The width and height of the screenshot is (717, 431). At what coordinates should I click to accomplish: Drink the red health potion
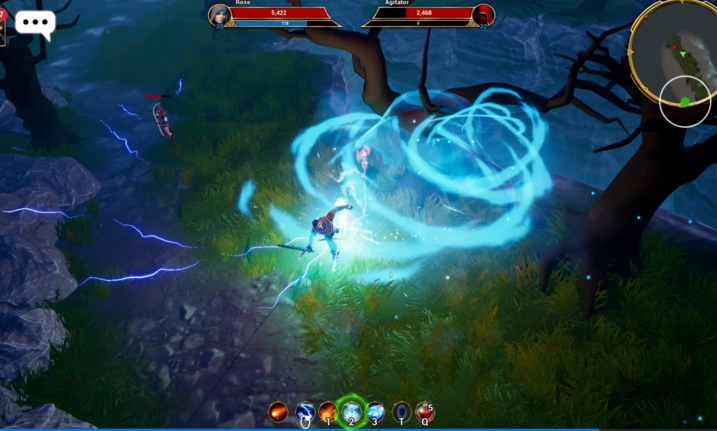click(425, 411)
